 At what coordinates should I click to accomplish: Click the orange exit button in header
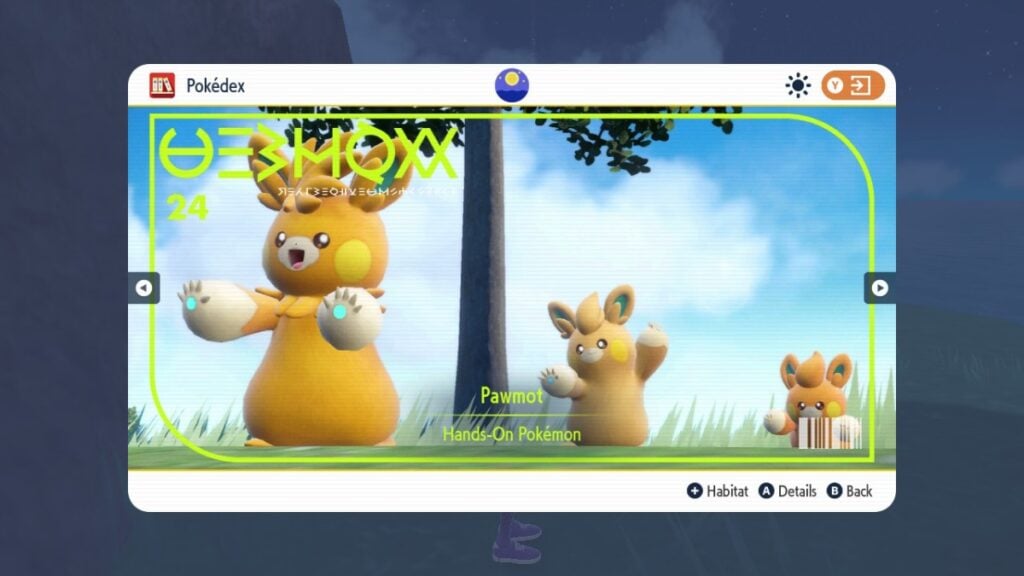(x=853, y=86)
